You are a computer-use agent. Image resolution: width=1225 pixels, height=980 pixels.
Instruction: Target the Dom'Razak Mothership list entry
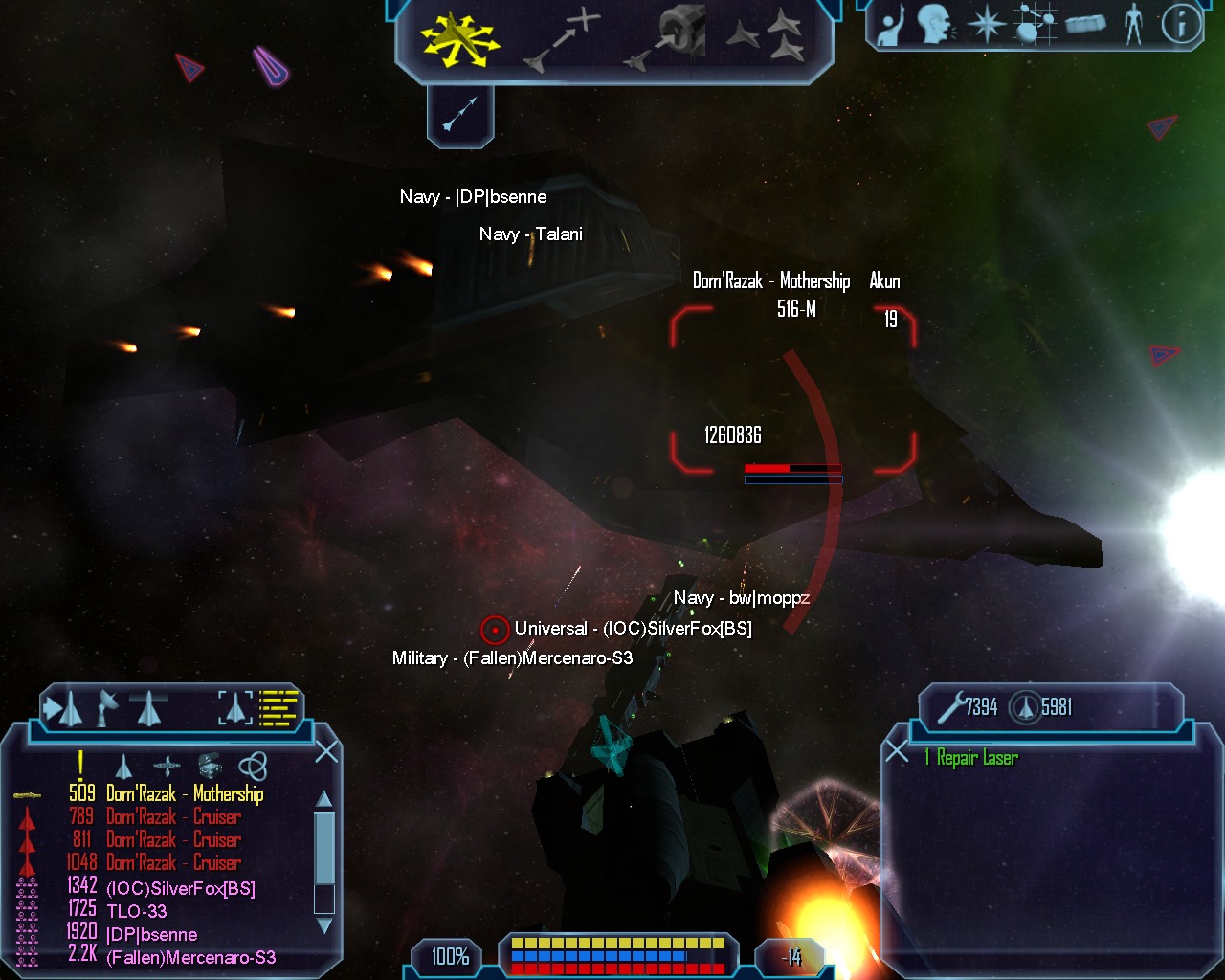[x=185, y=793]
